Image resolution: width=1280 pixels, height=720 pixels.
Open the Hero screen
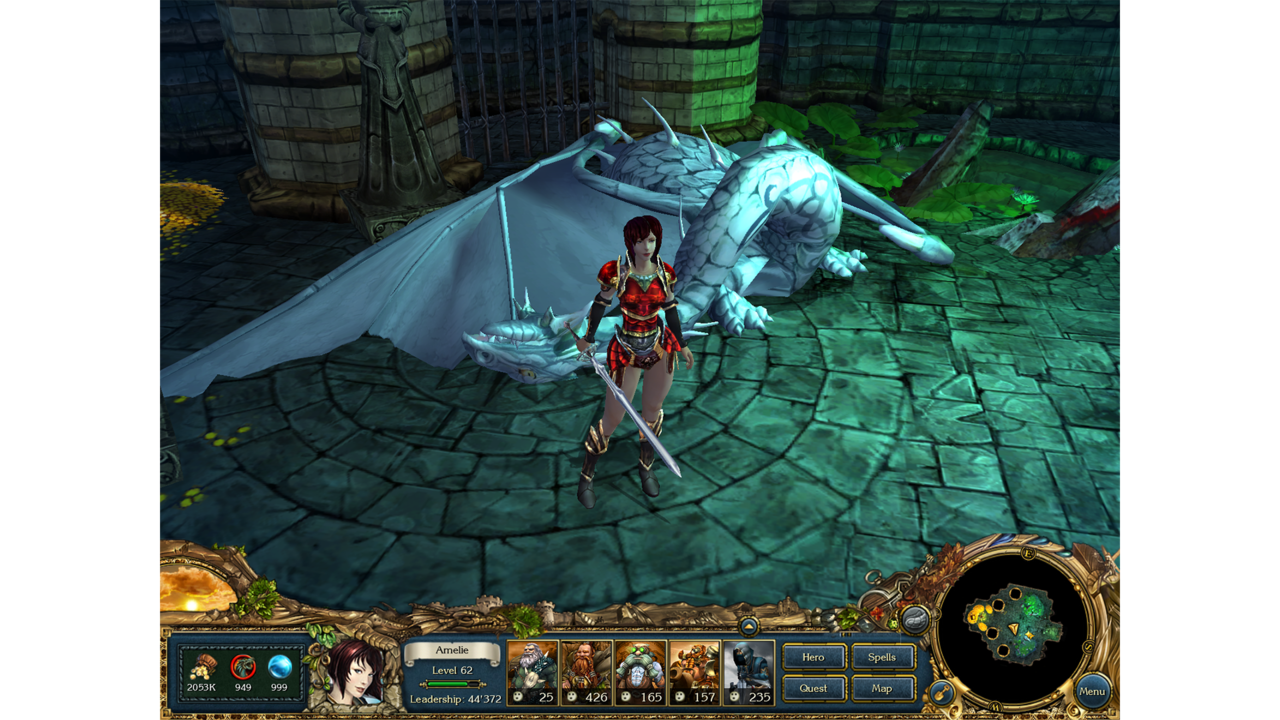pyautogui.click(x=814, y=657)
